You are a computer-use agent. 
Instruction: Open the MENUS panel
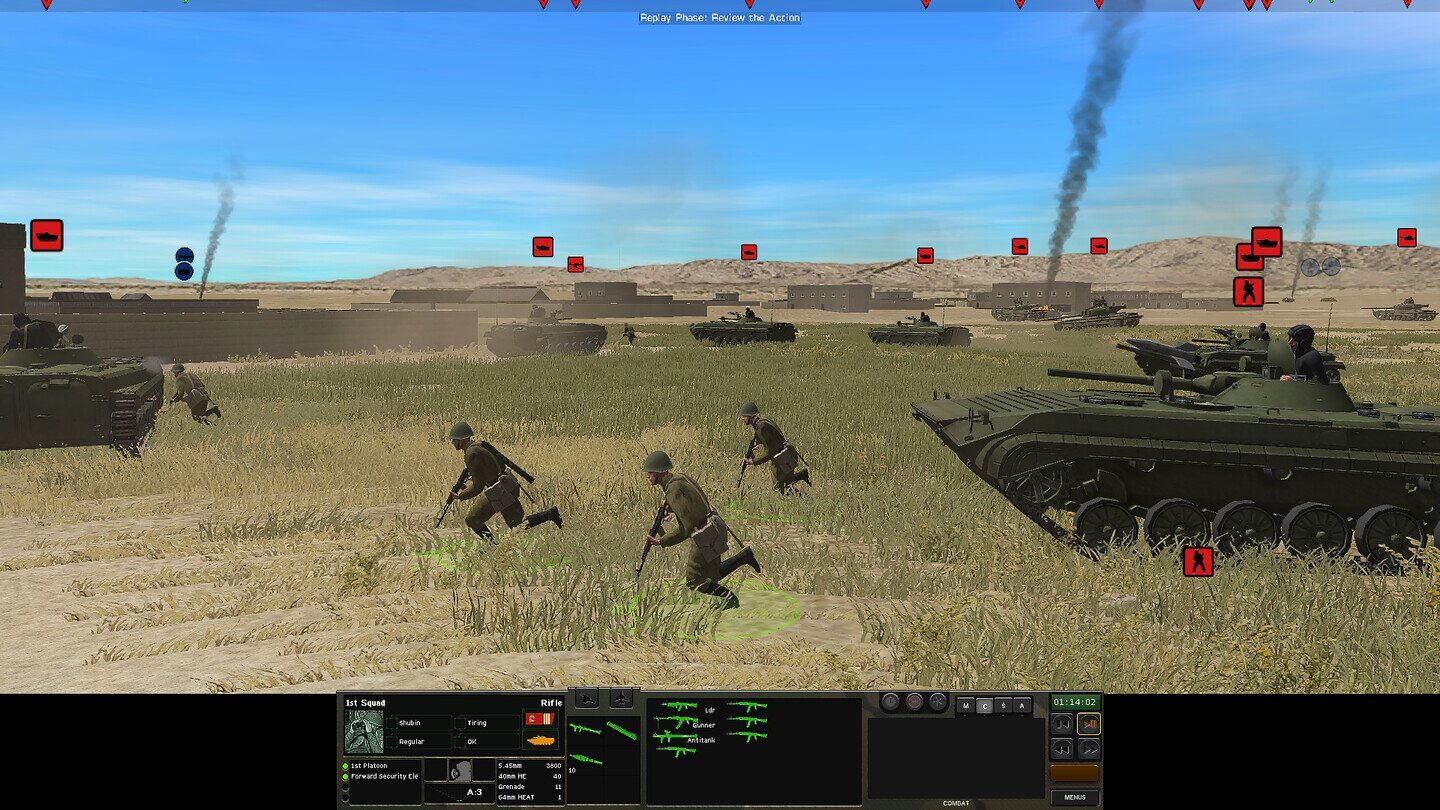[x=1075, y=796]
